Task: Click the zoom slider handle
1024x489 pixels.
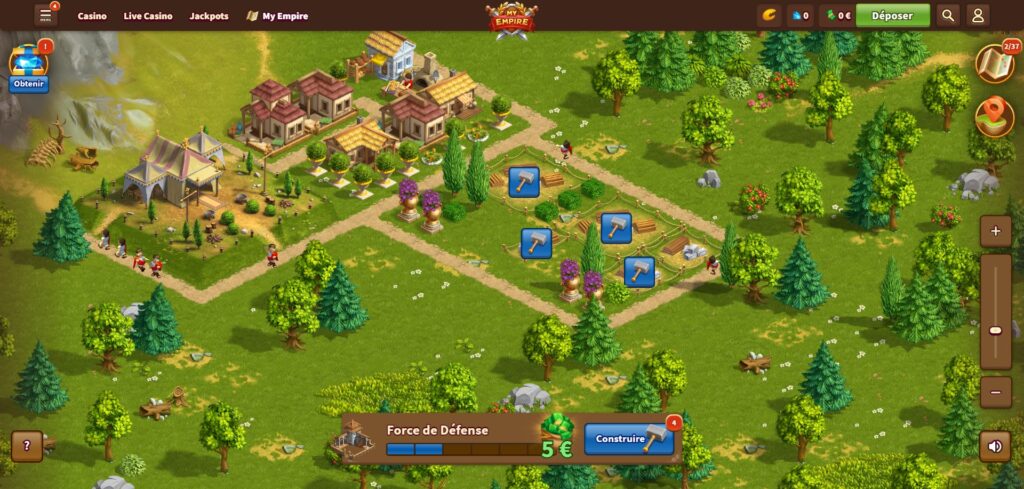Action: [995, 330]
